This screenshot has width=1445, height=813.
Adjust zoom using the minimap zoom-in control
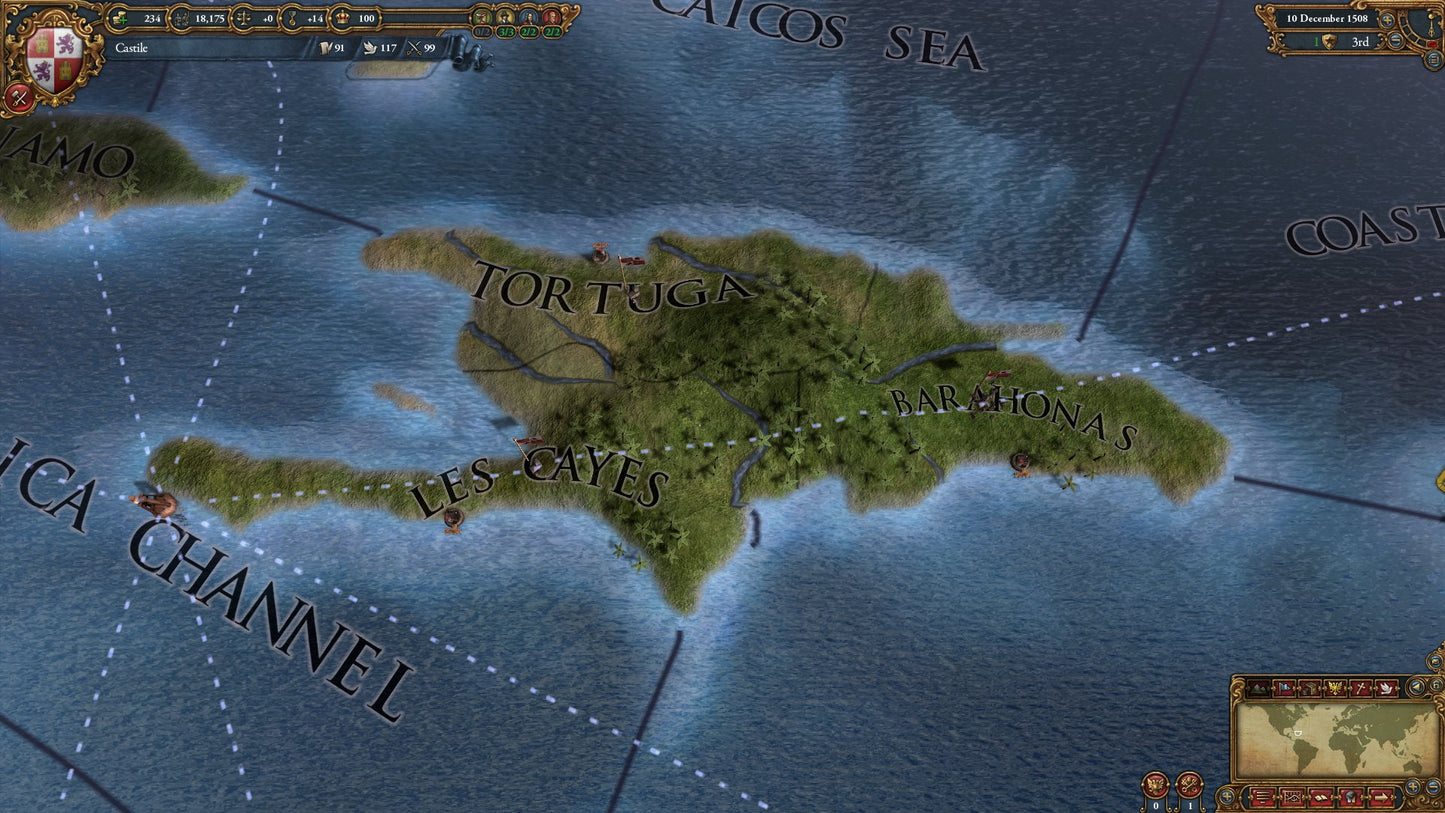1412,786
